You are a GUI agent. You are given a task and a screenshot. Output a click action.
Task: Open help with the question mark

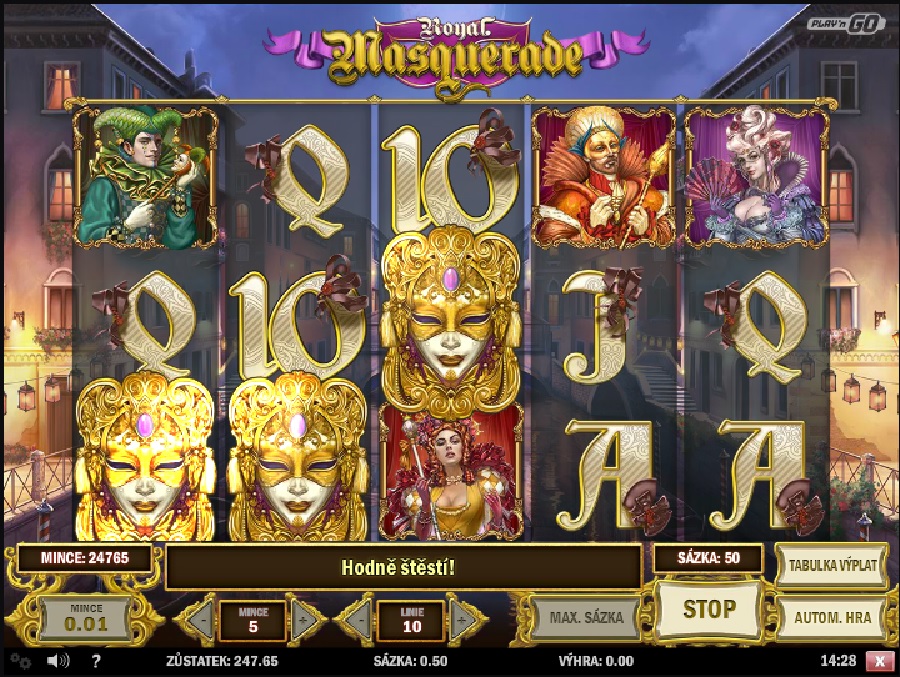pos(96,661)
